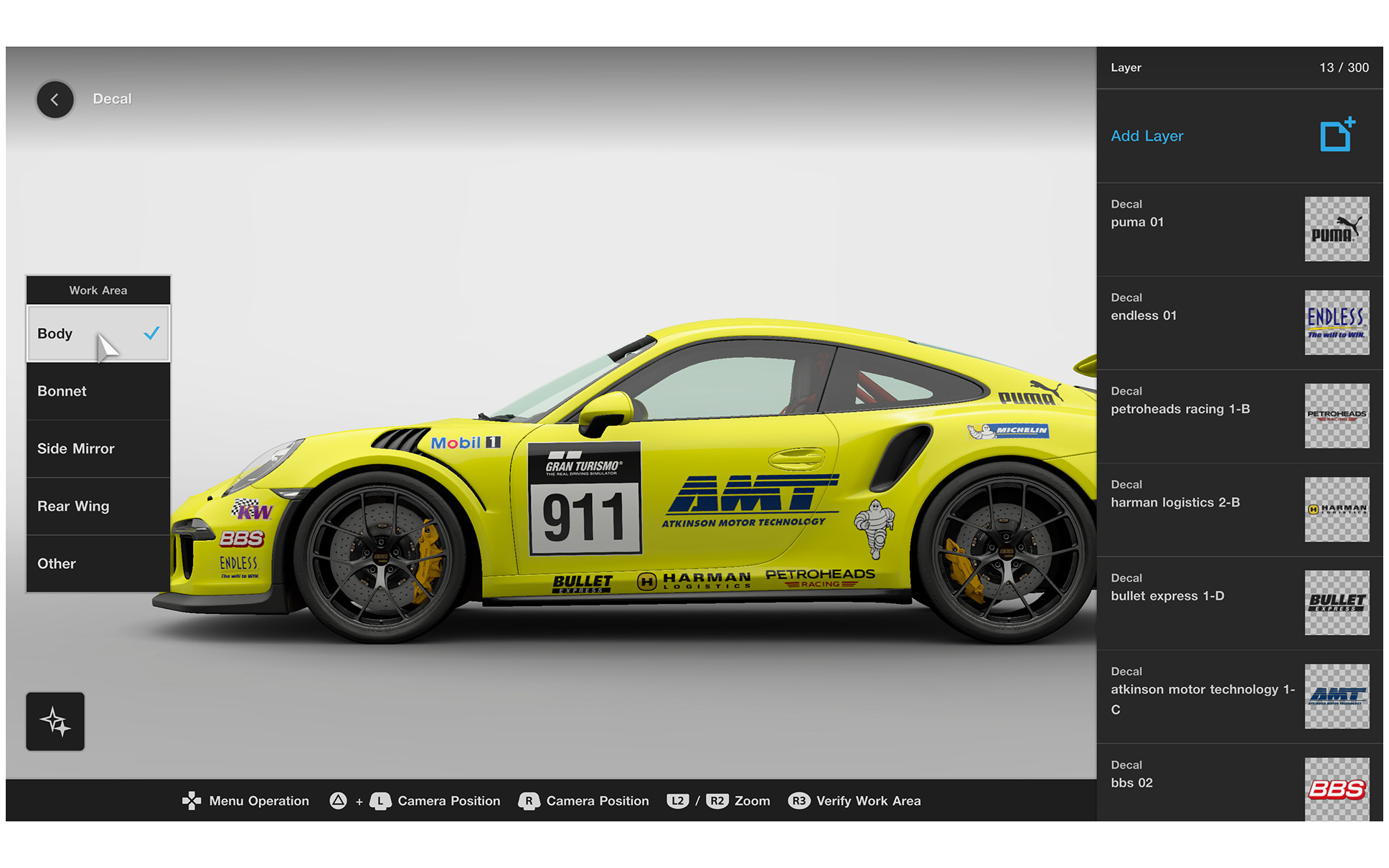Select Body in the Work Area list

(98, 334)
